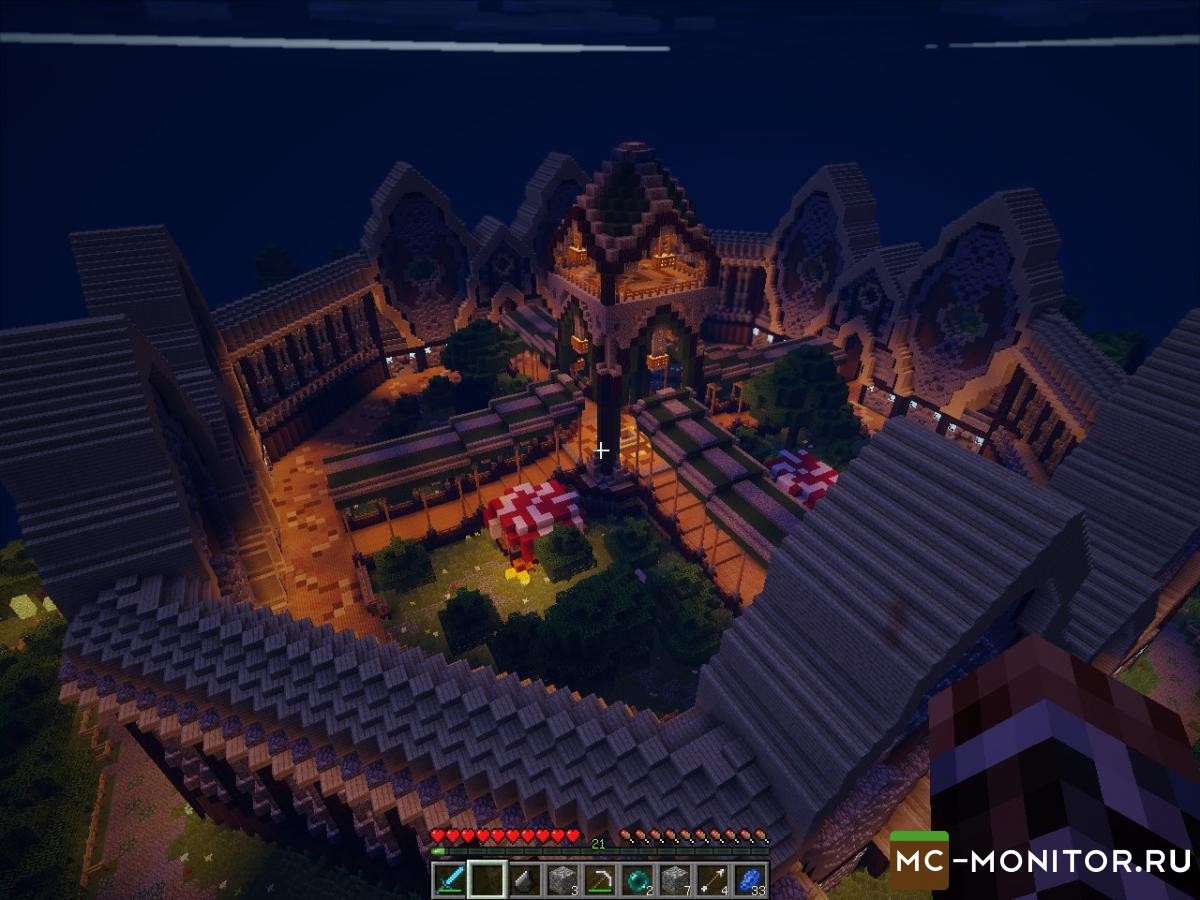Select the flint item slot

tap(524, 879)
